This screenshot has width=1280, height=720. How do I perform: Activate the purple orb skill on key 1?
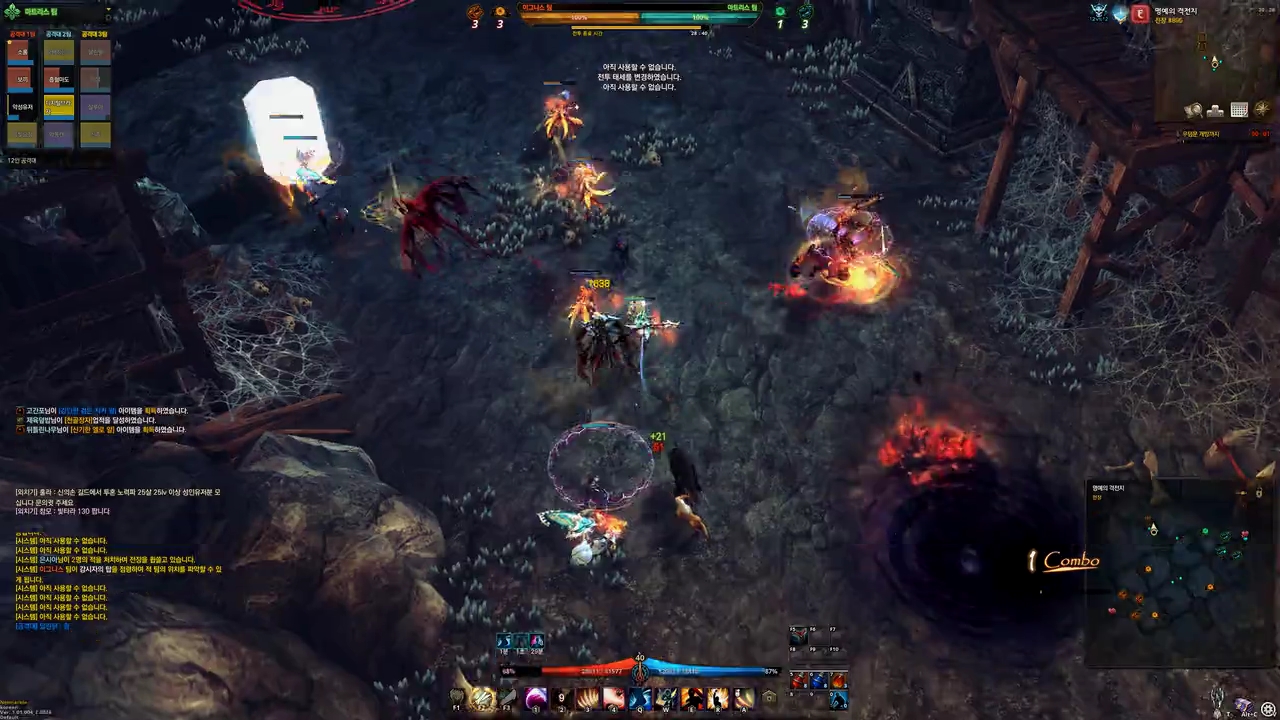point(536,697)
